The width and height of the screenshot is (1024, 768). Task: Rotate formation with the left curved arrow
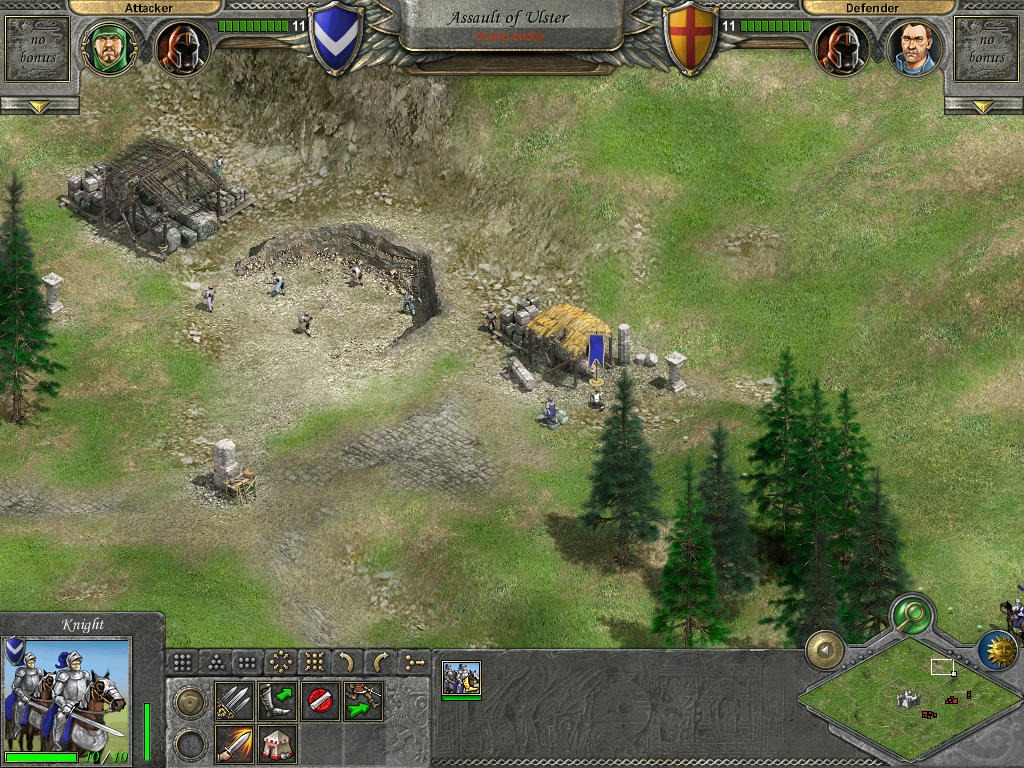346,661
